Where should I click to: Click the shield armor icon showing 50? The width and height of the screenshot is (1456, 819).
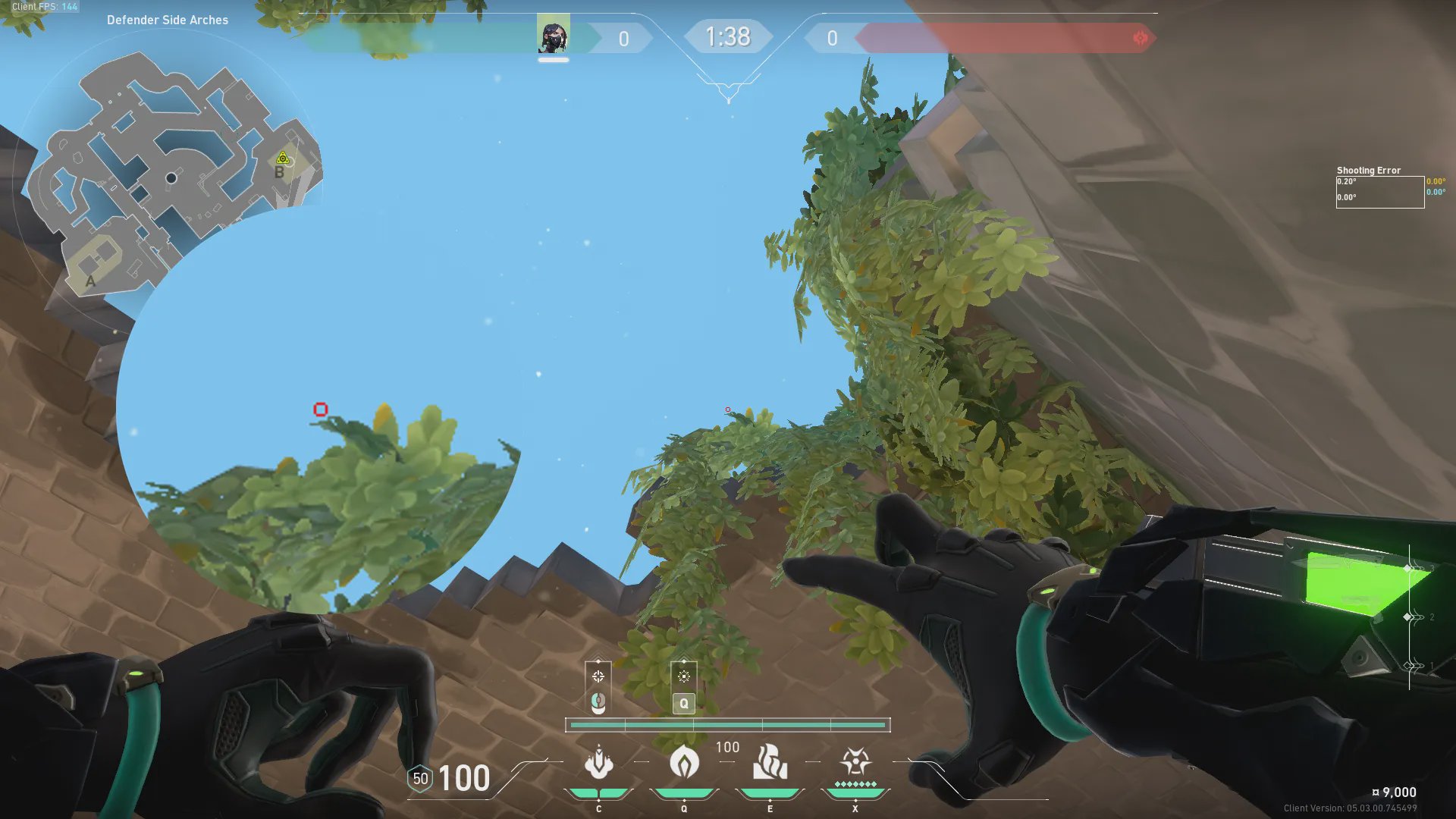[420, 779]
